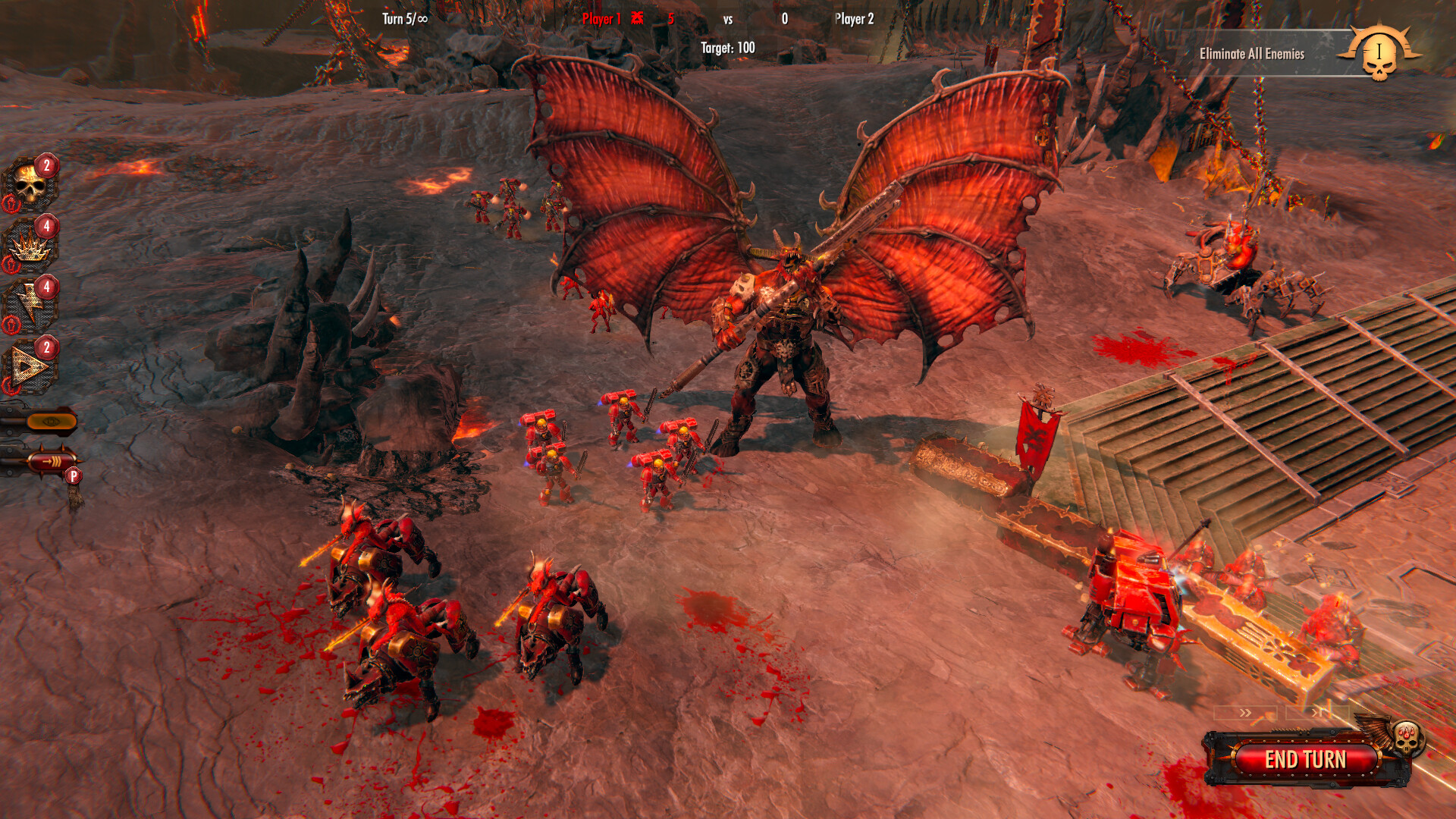Click the red flame badge under the skull icon
Viewport: 1456px width, 819px height.
coord(12,203)
